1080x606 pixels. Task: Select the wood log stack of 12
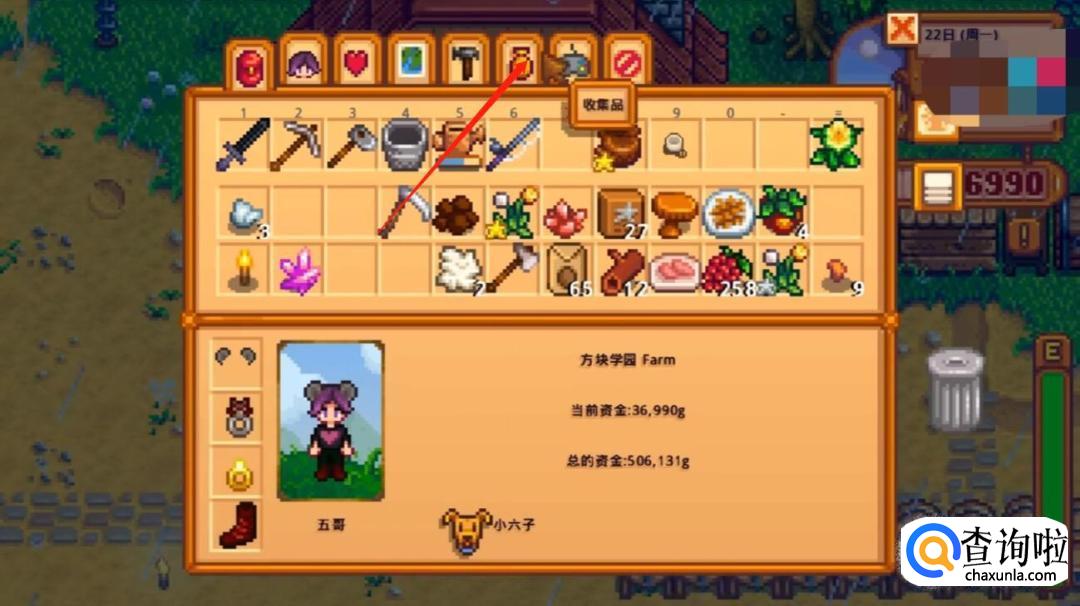point(621,271)
